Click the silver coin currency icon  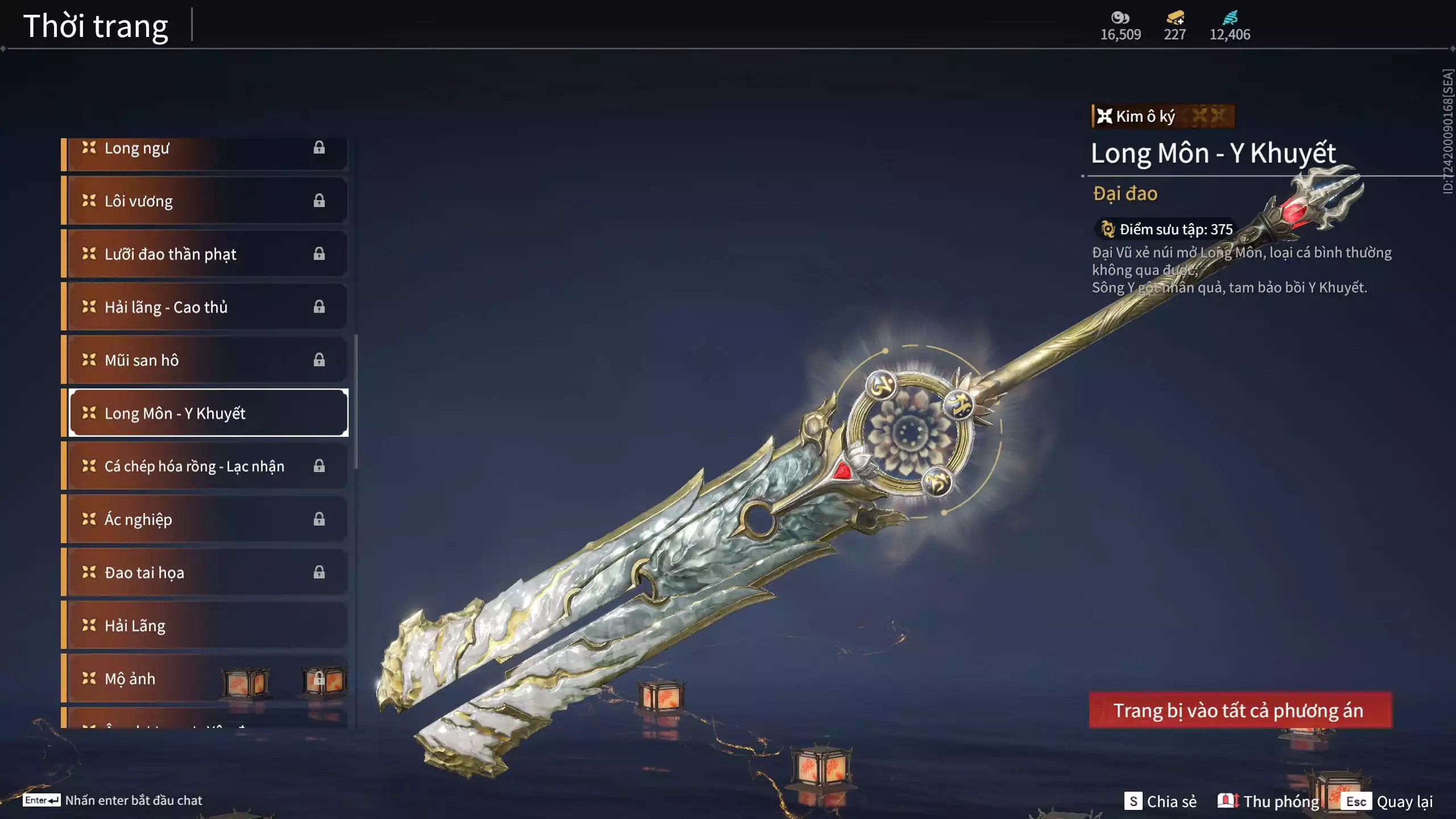tap(1120, 18)
